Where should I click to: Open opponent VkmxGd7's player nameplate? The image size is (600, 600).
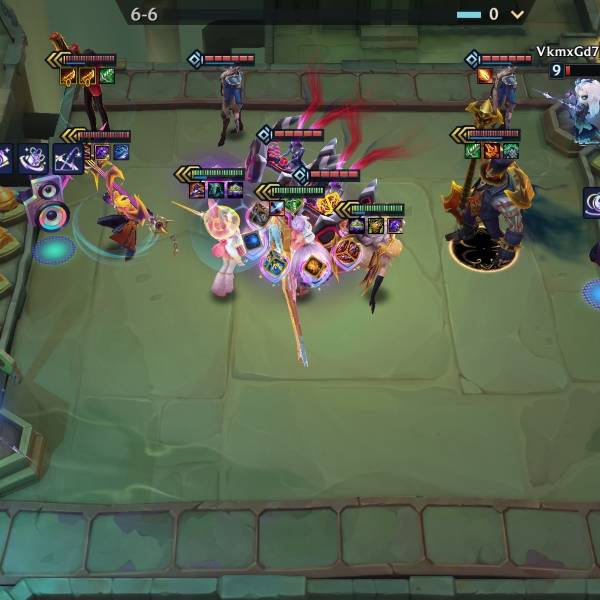567,52
